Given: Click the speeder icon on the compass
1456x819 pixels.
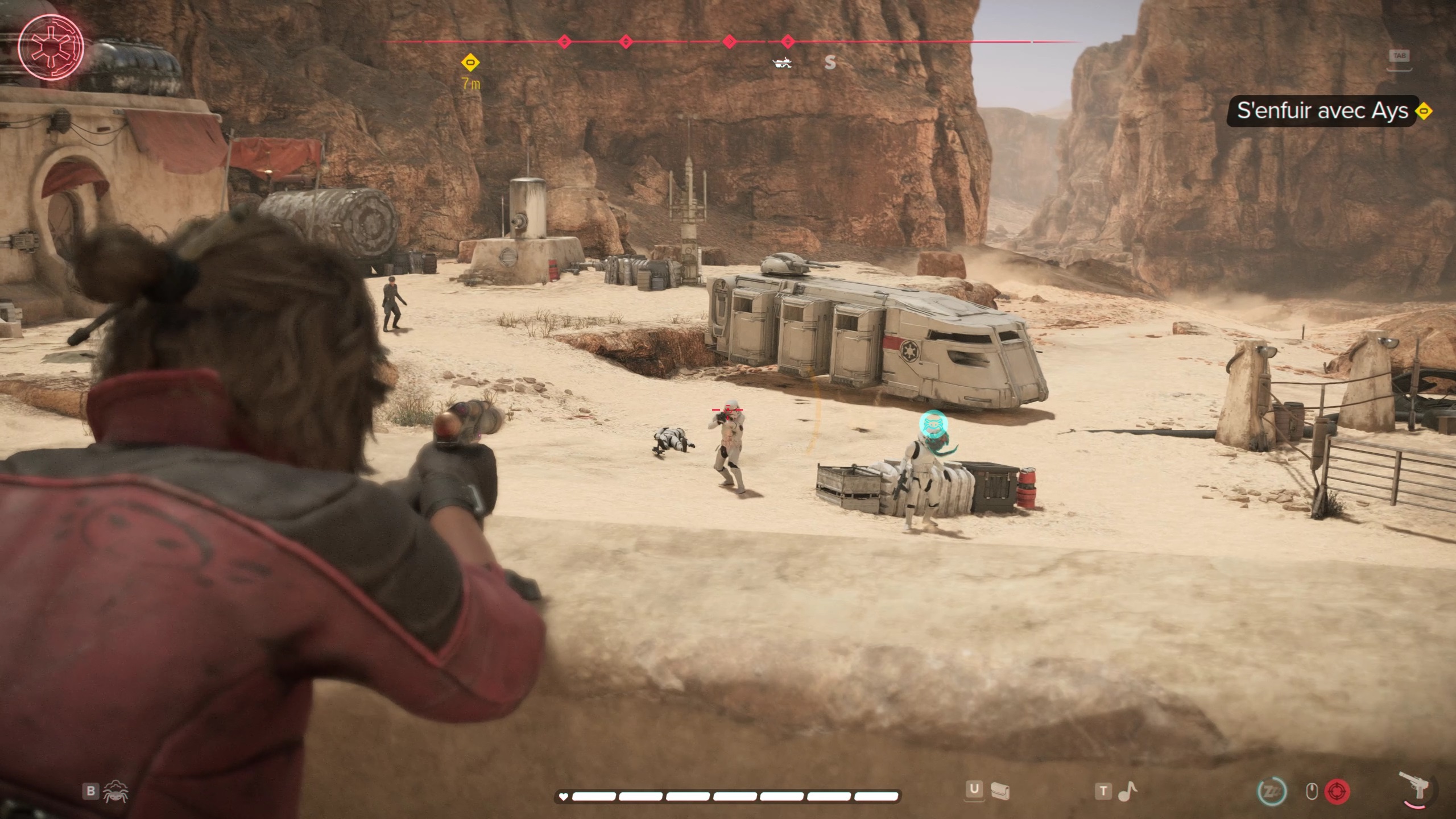Looking at the screenshot, I should pos(784,63).
